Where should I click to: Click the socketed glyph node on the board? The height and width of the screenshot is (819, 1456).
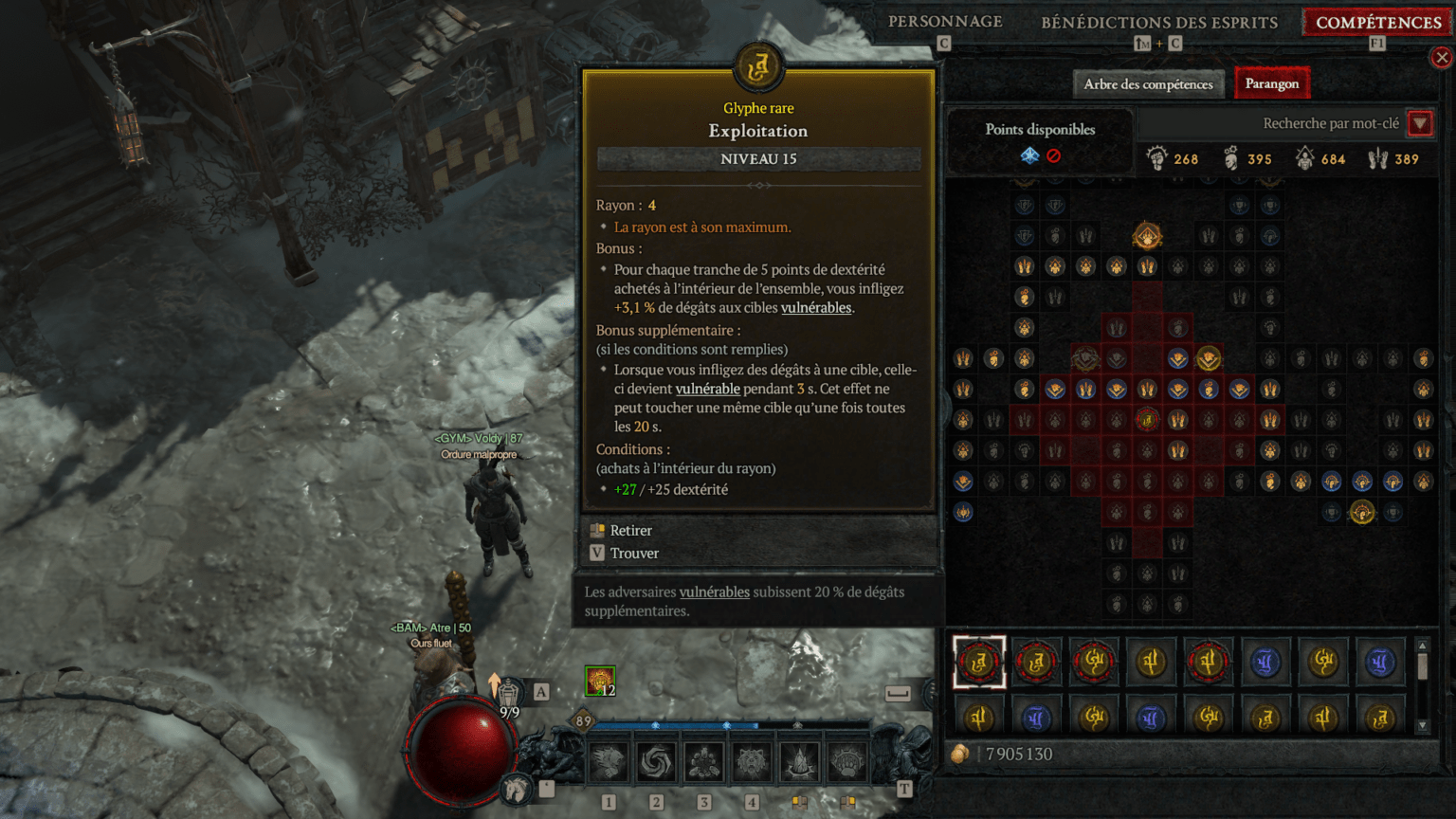[x=1147, y=419]
